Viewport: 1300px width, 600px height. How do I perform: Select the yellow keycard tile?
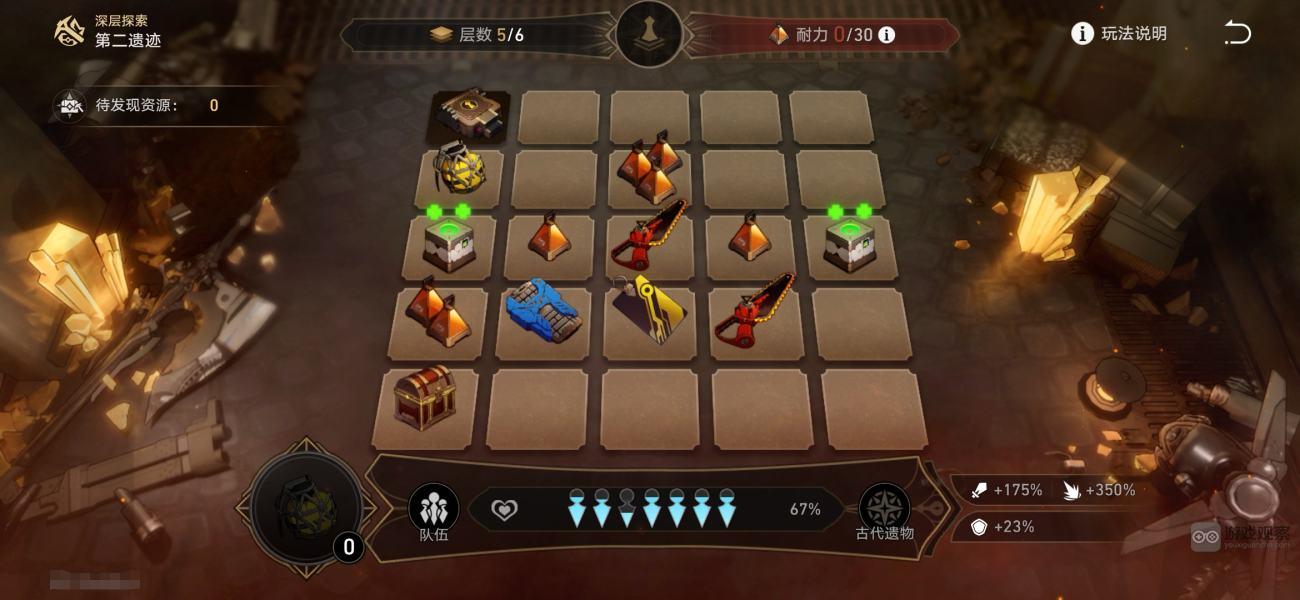651,310
